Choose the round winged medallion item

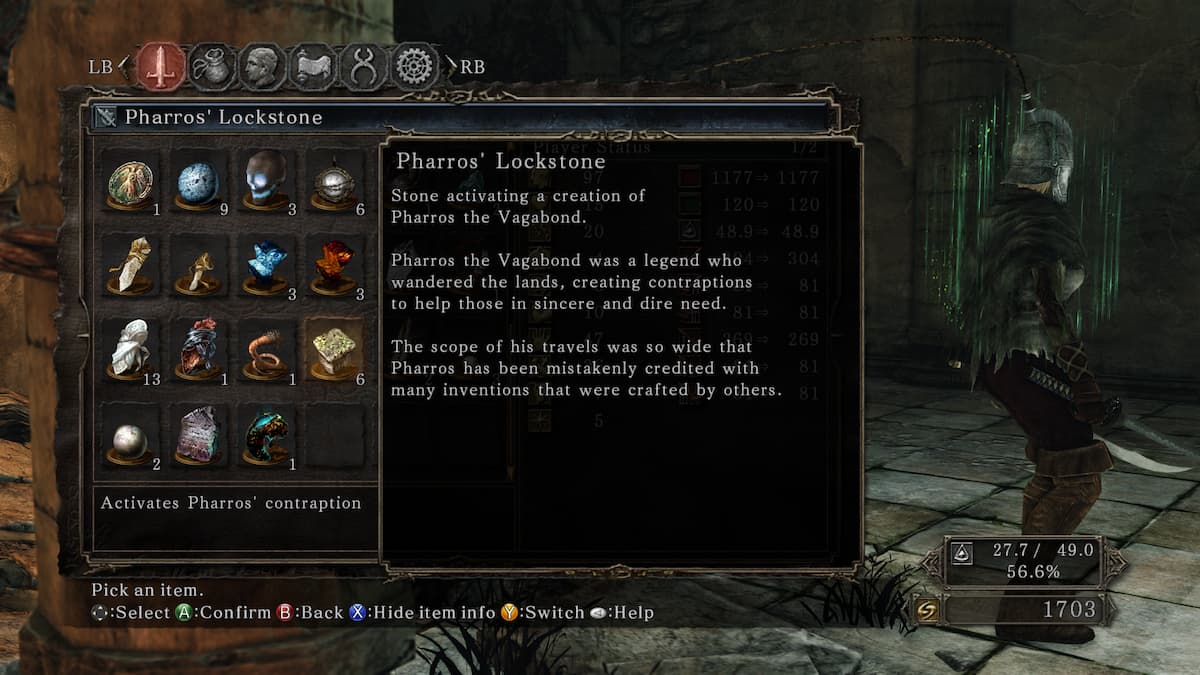tap(131, 184)
